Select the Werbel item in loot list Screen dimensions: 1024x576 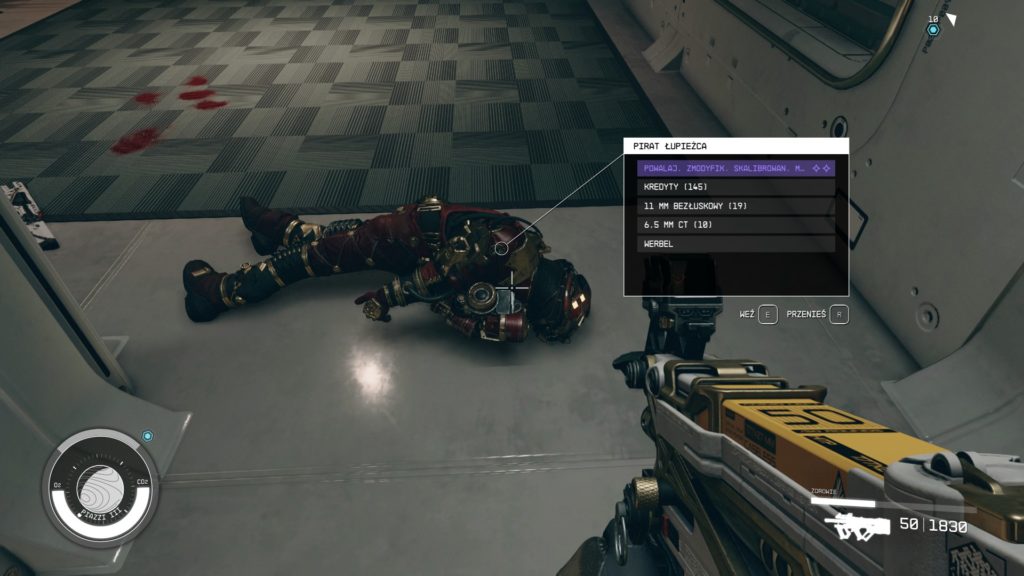tap(736, 243)
